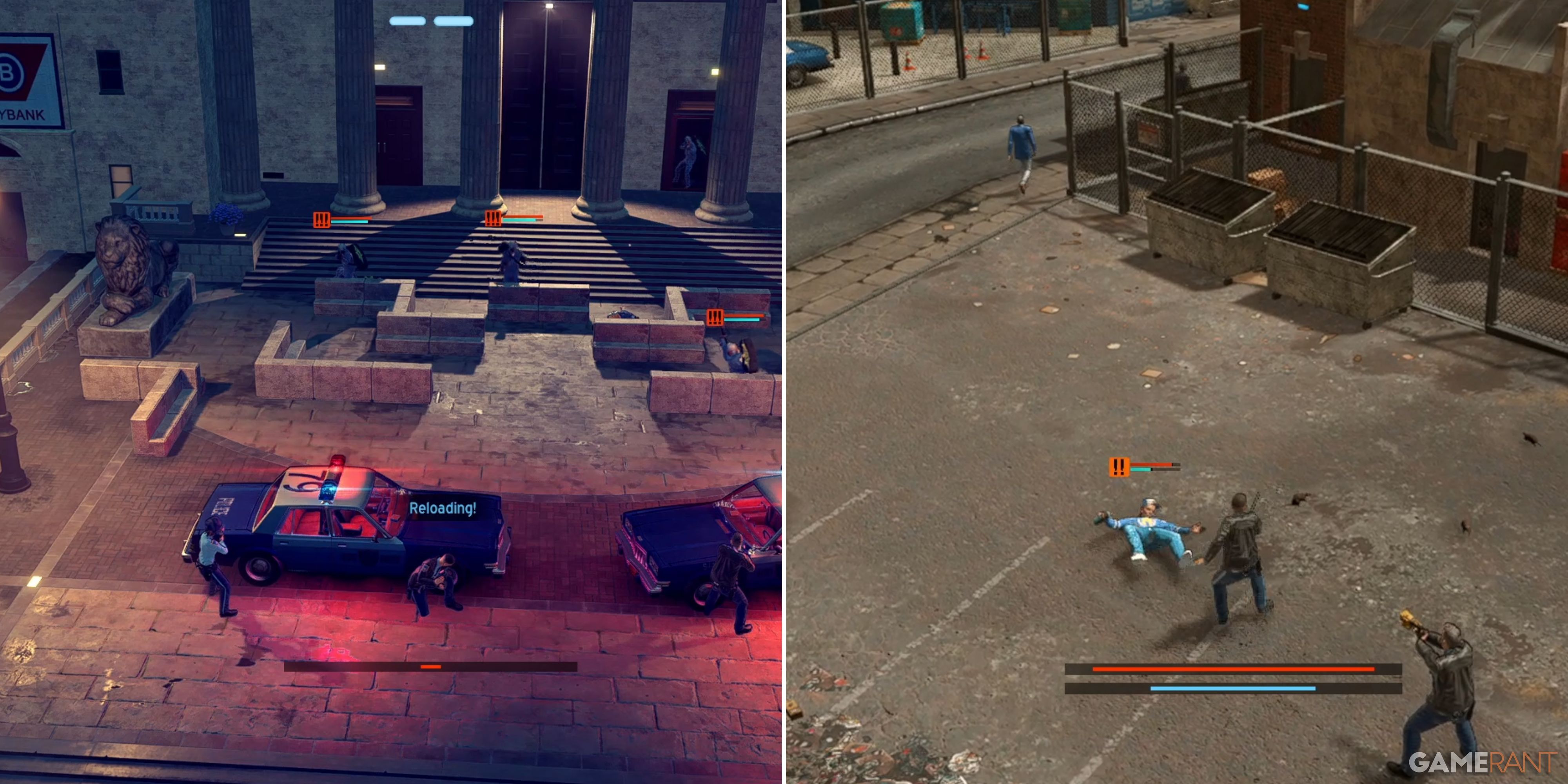This screenshot has height=784, width=1568.
Task: Select the lion statue beside the bank steps
Action: tap(128, 268)
